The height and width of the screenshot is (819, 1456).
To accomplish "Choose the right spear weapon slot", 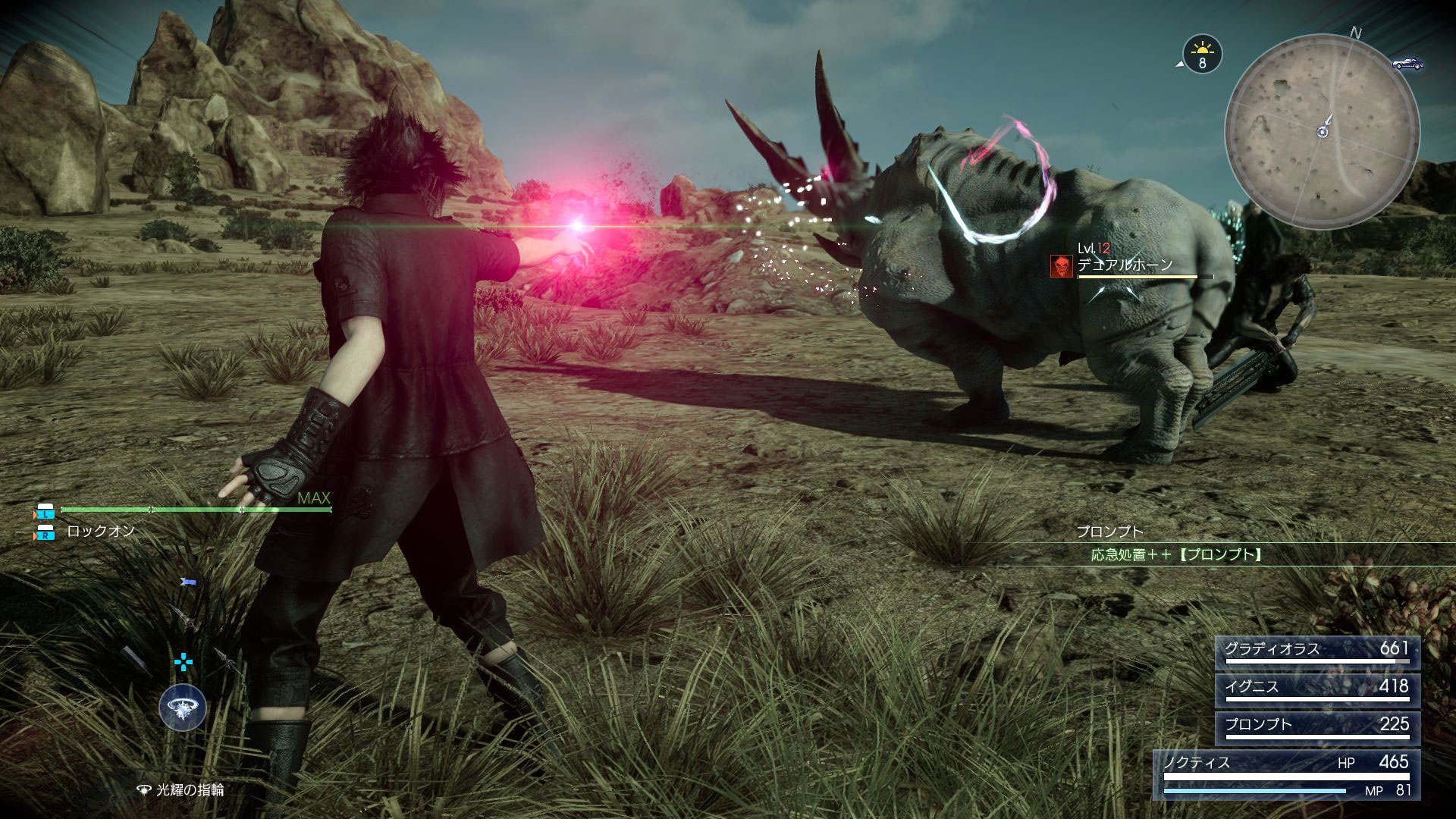I will [226, 658].
